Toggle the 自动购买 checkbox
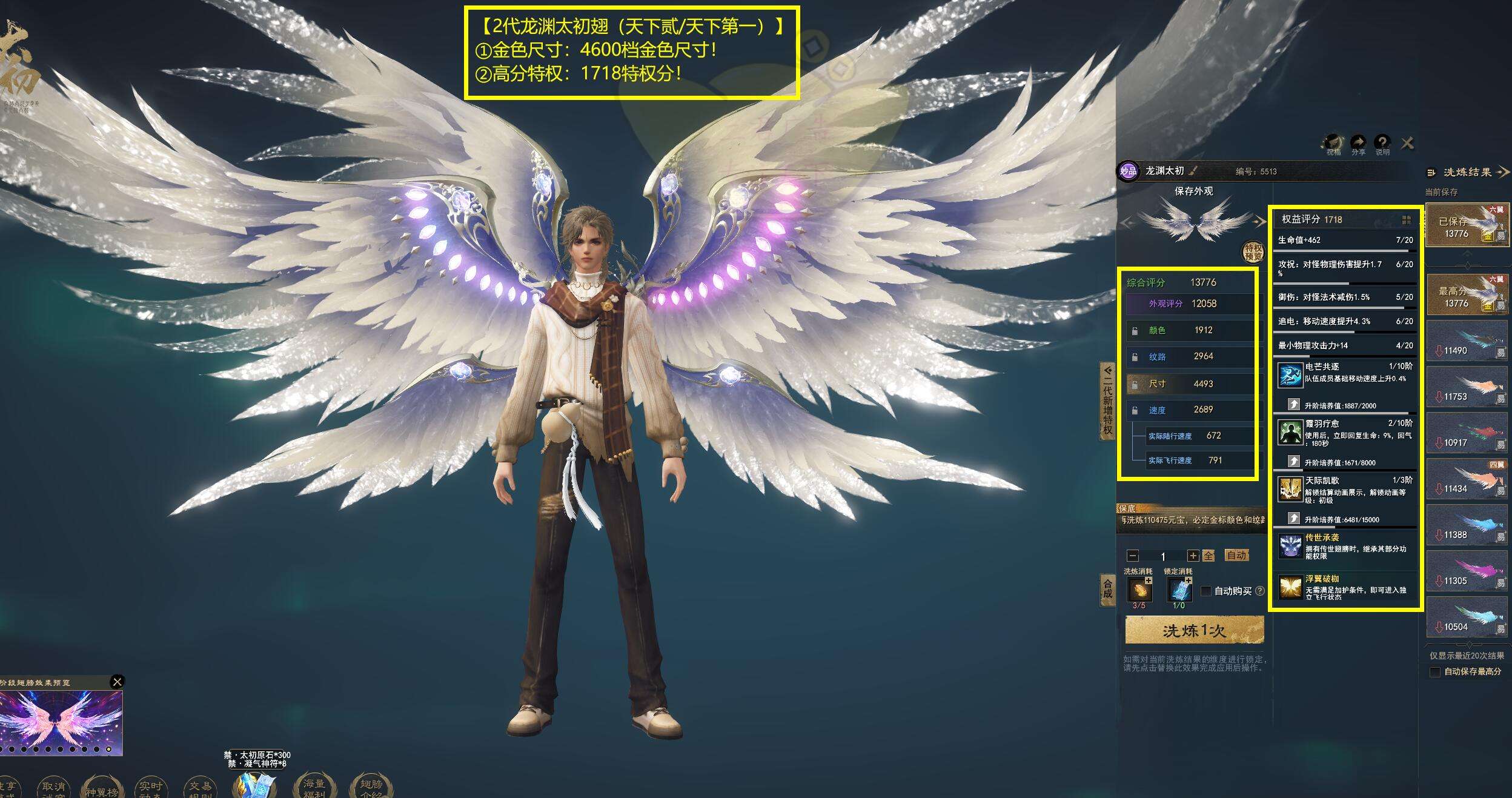This screenshot has width=1512, height=798. click(x=1205, y=591)
